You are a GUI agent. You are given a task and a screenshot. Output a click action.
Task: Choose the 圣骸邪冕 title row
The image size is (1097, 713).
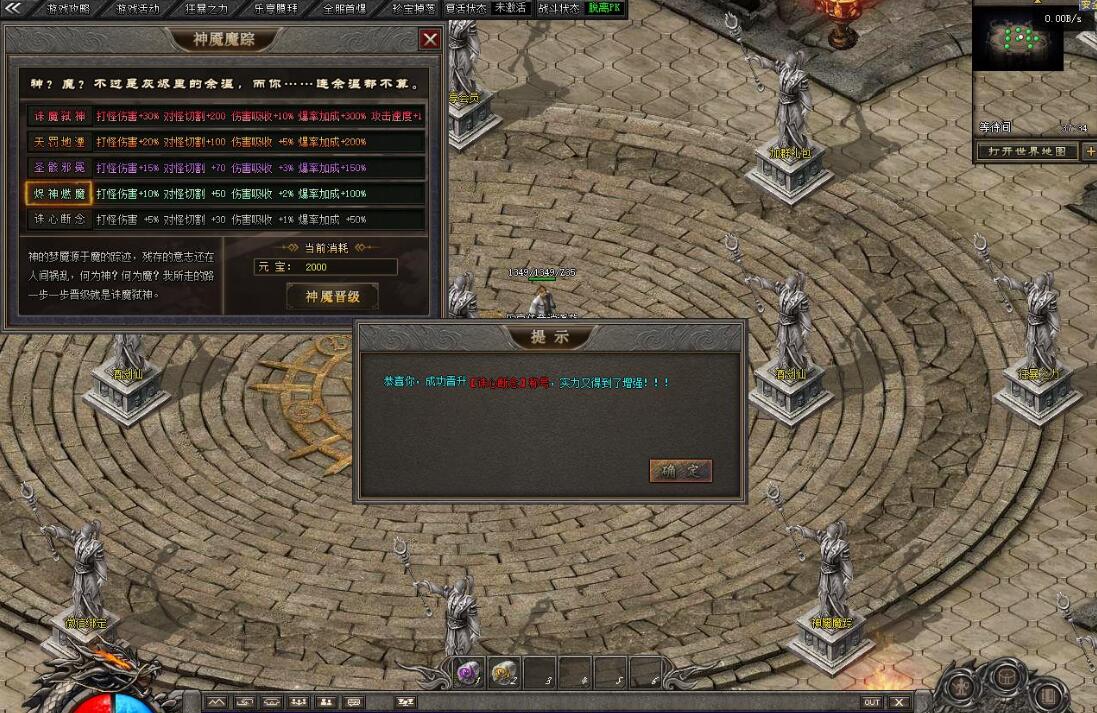(60, 168)
